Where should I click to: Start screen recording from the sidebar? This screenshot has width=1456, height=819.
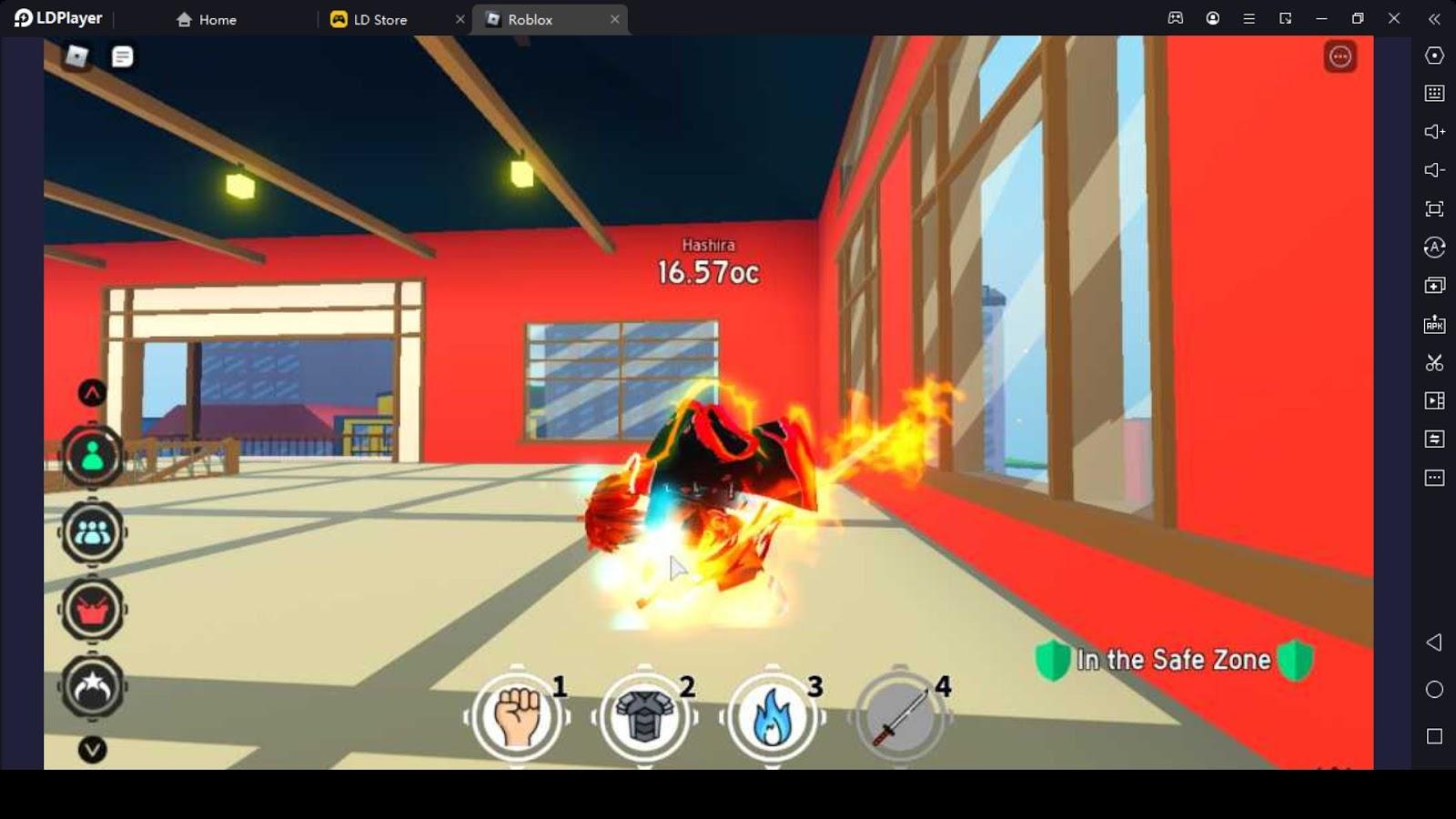[1433, 400]
